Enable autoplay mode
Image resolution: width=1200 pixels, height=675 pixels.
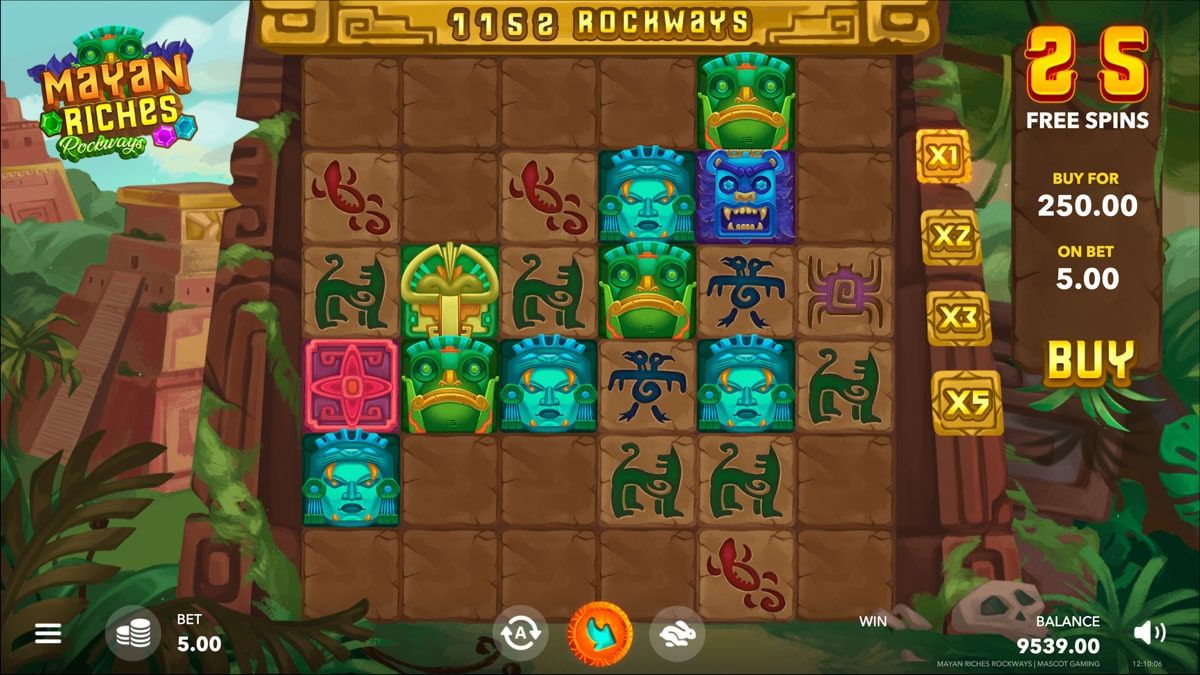520,634
